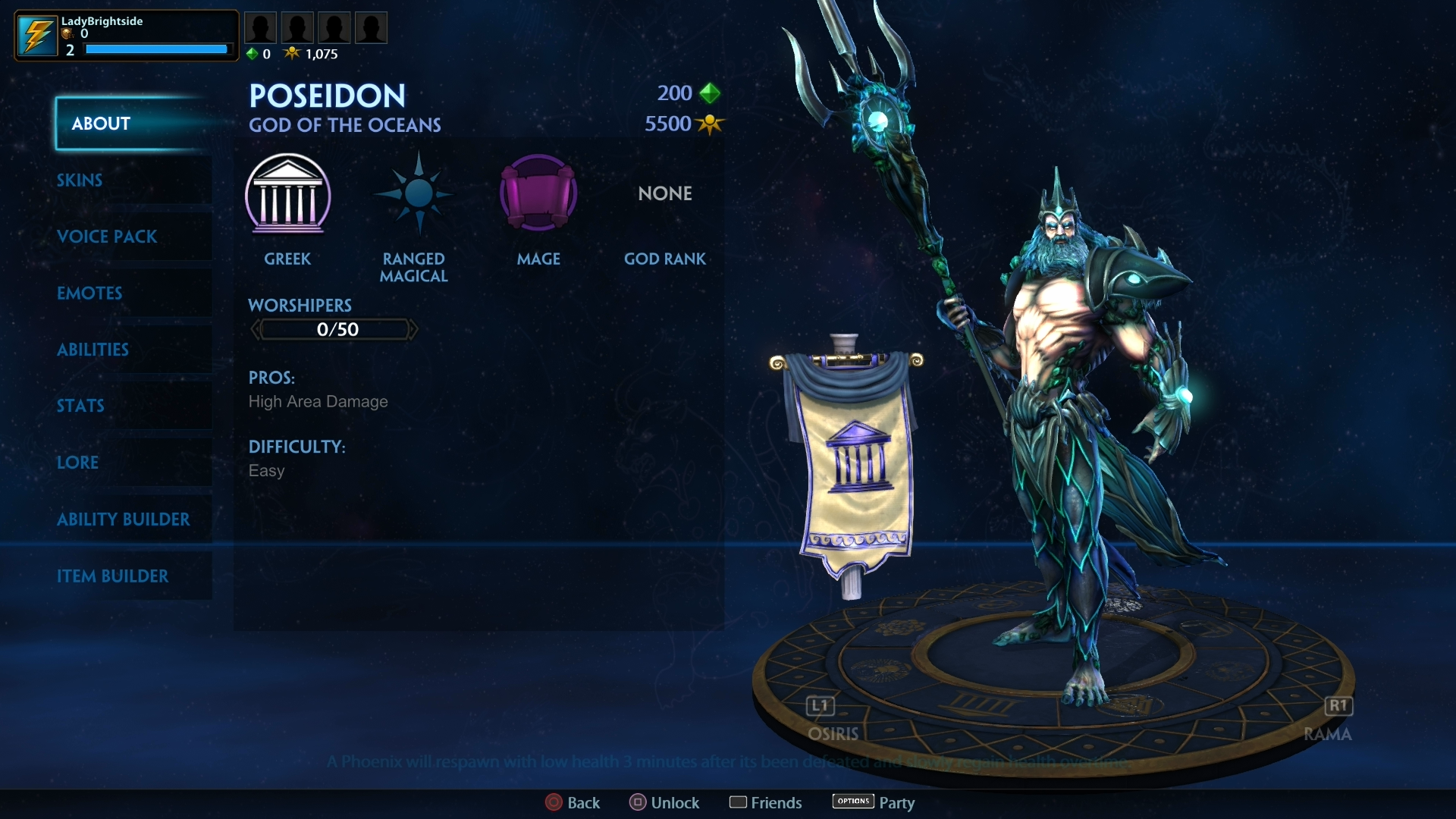Navigate right to Rama with R1
Image resolution: width=1456 pixels, height=819 pixels.
pos(1338,706)
